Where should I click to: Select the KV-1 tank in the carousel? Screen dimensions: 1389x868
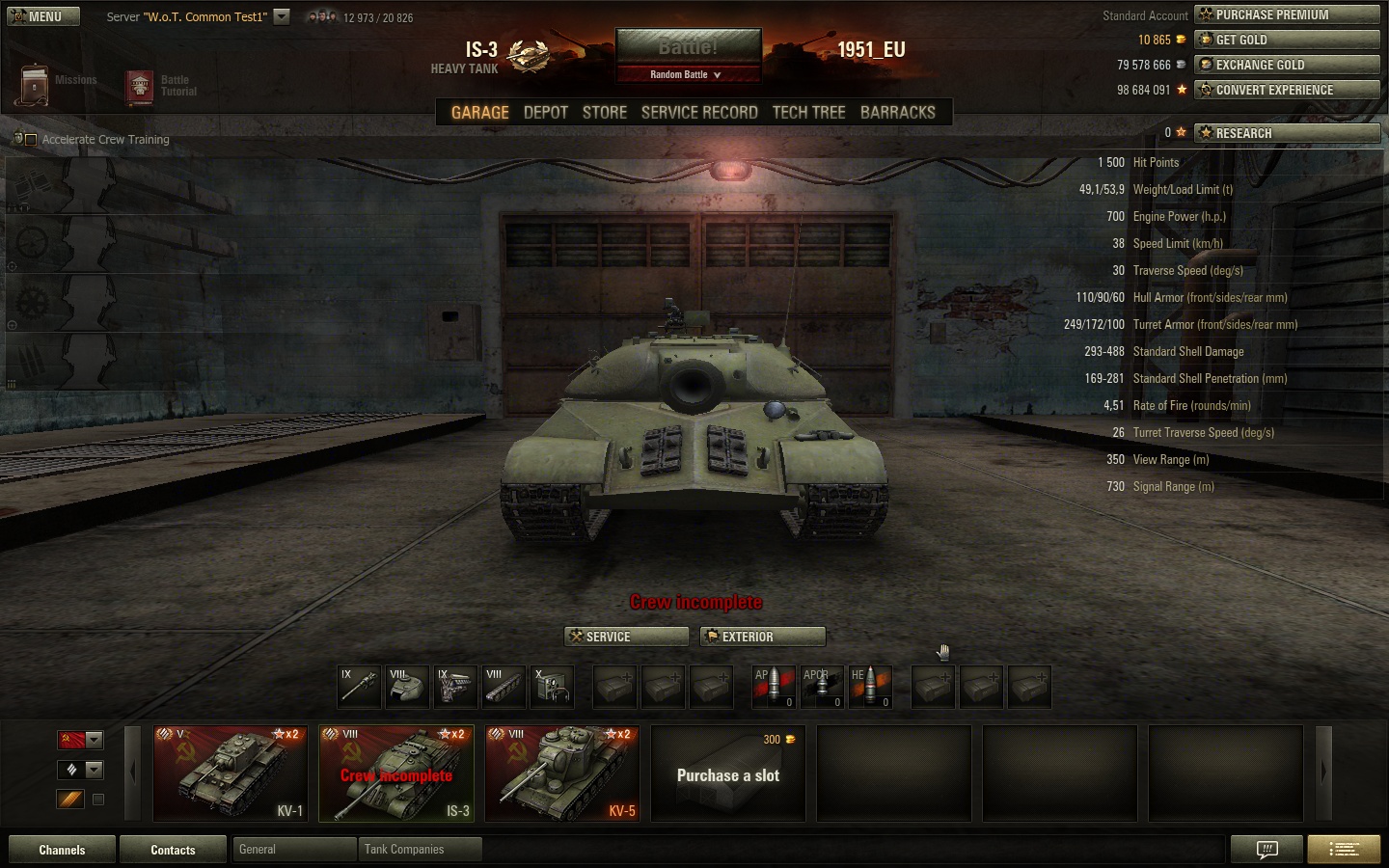[231, 773]
